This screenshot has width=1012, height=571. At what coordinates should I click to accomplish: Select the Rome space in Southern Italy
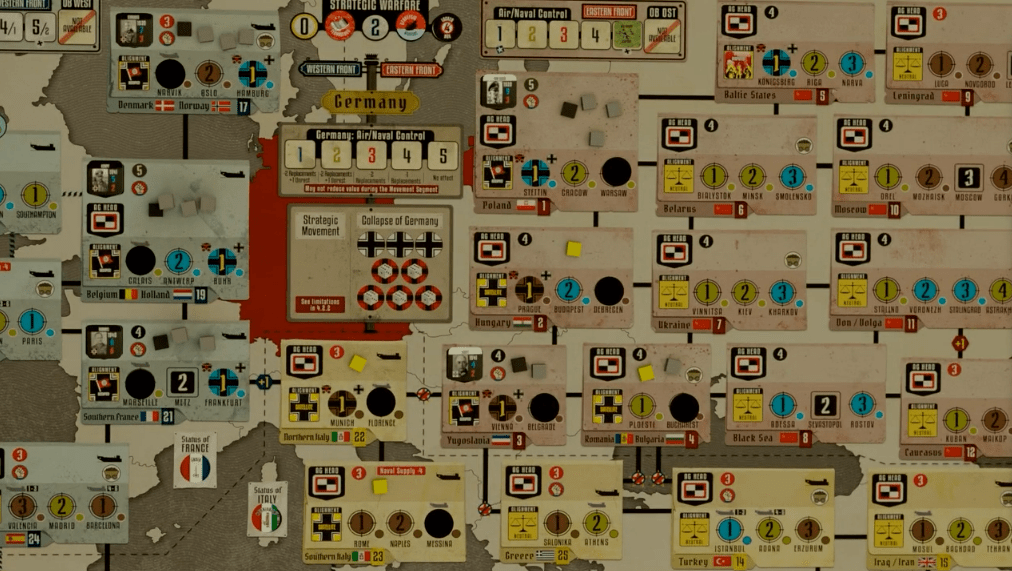click(x=361, y=523)
